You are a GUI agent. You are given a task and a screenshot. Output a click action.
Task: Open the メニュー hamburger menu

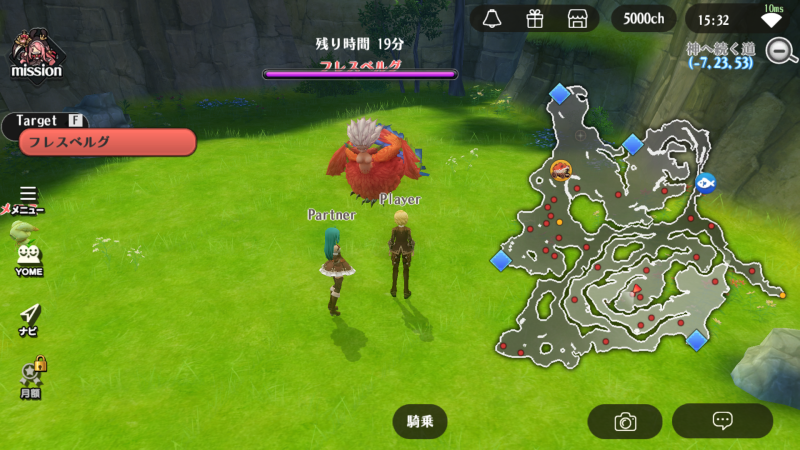(x=27, y=198)
